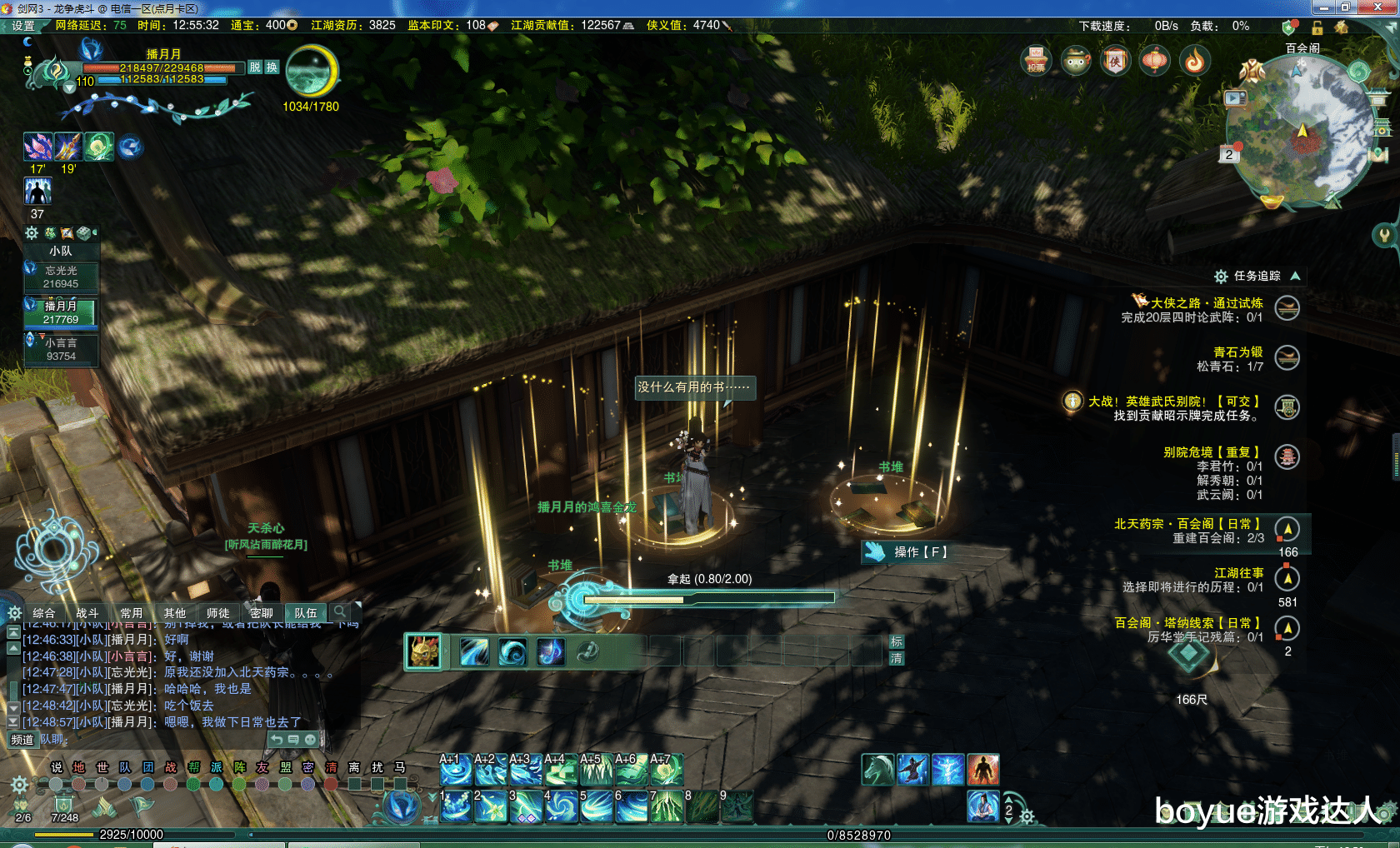Click the horse mount icon
Image resolution: width=1400 pixels, height=848 pixels.
[x=877, y=770]
